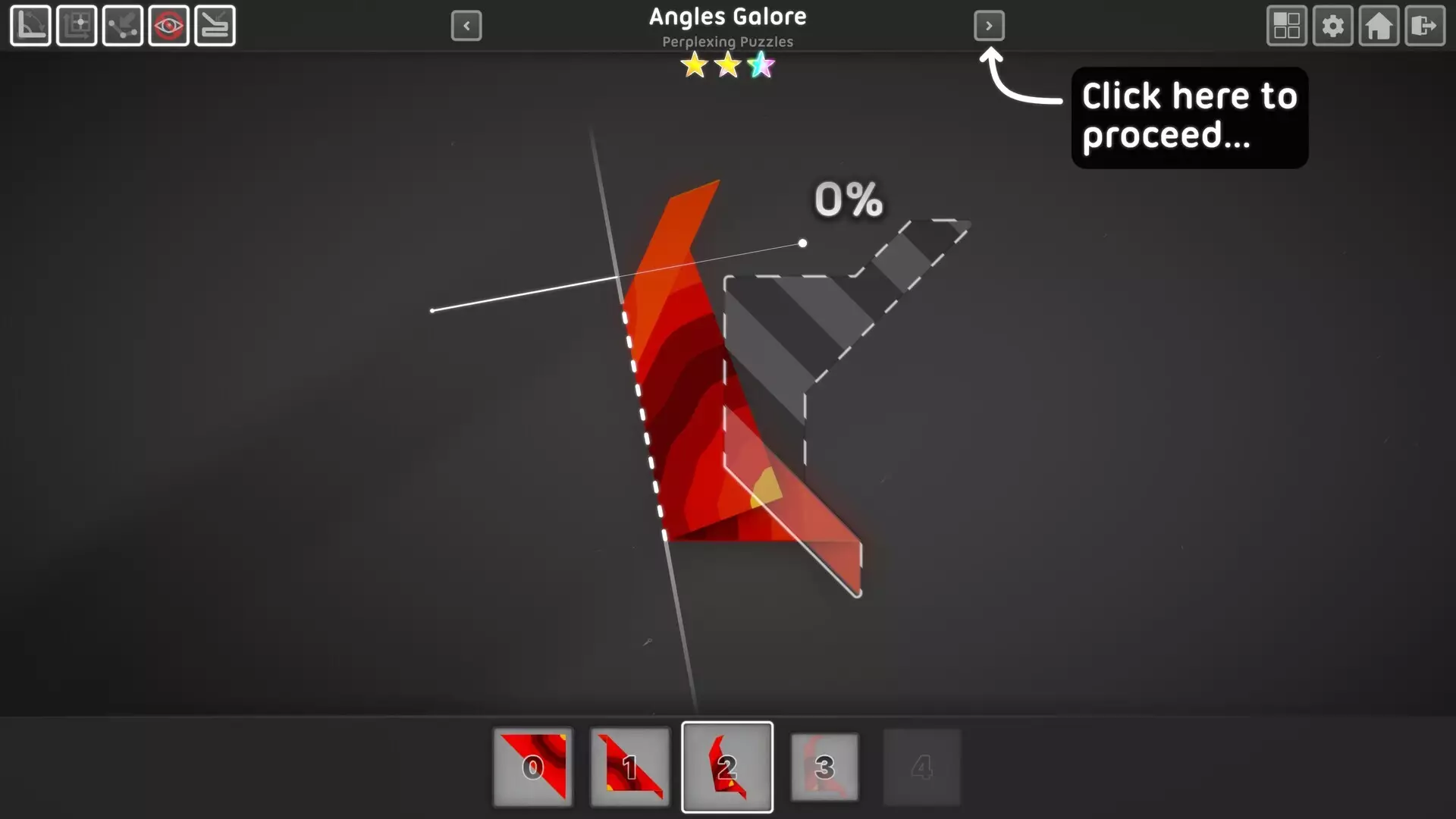1456x819 pixels.
Task: Select the paper fold tool
Action: (215, 26)
